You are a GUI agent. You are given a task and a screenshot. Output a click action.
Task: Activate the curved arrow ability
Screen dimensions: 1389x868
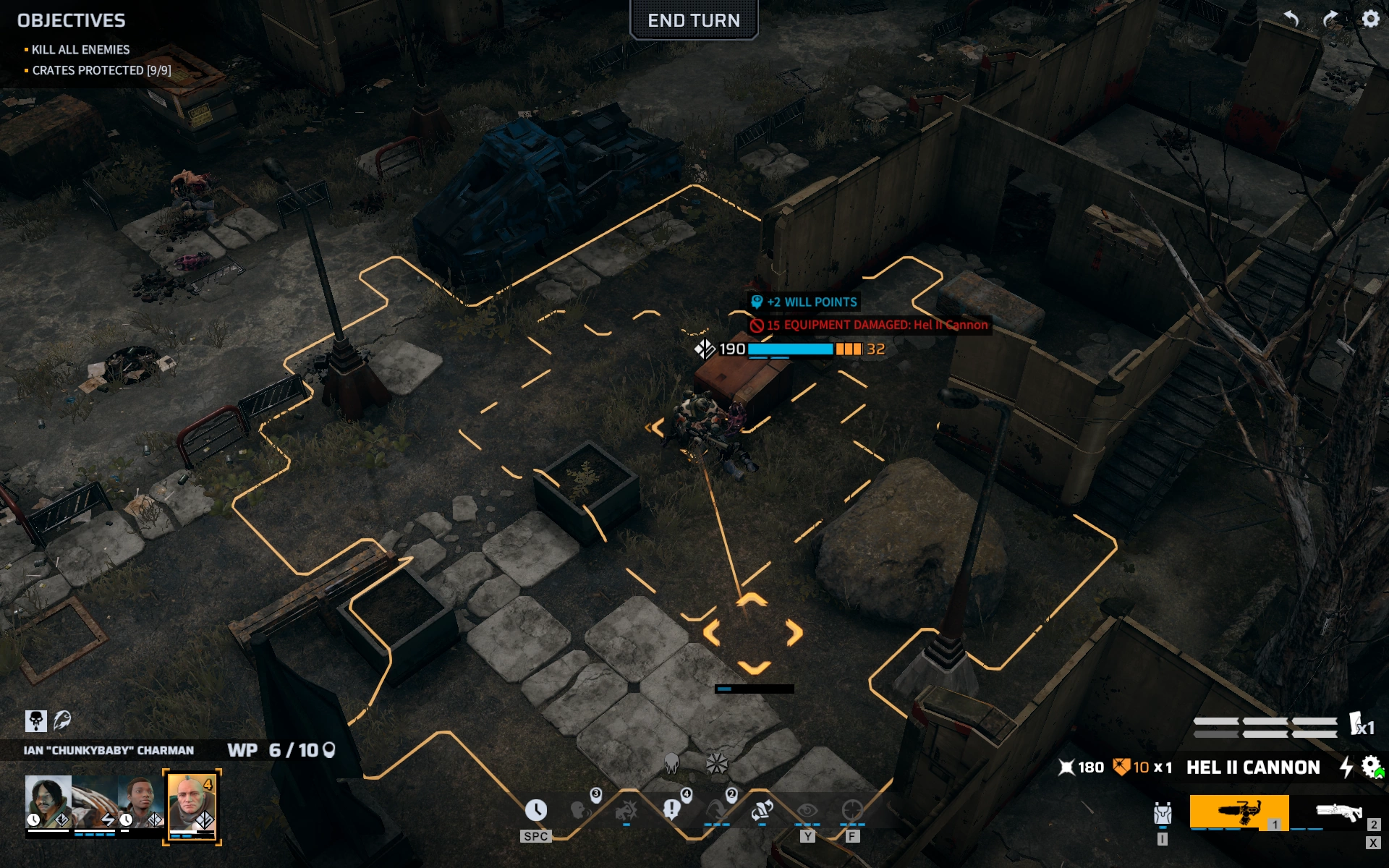716,810
